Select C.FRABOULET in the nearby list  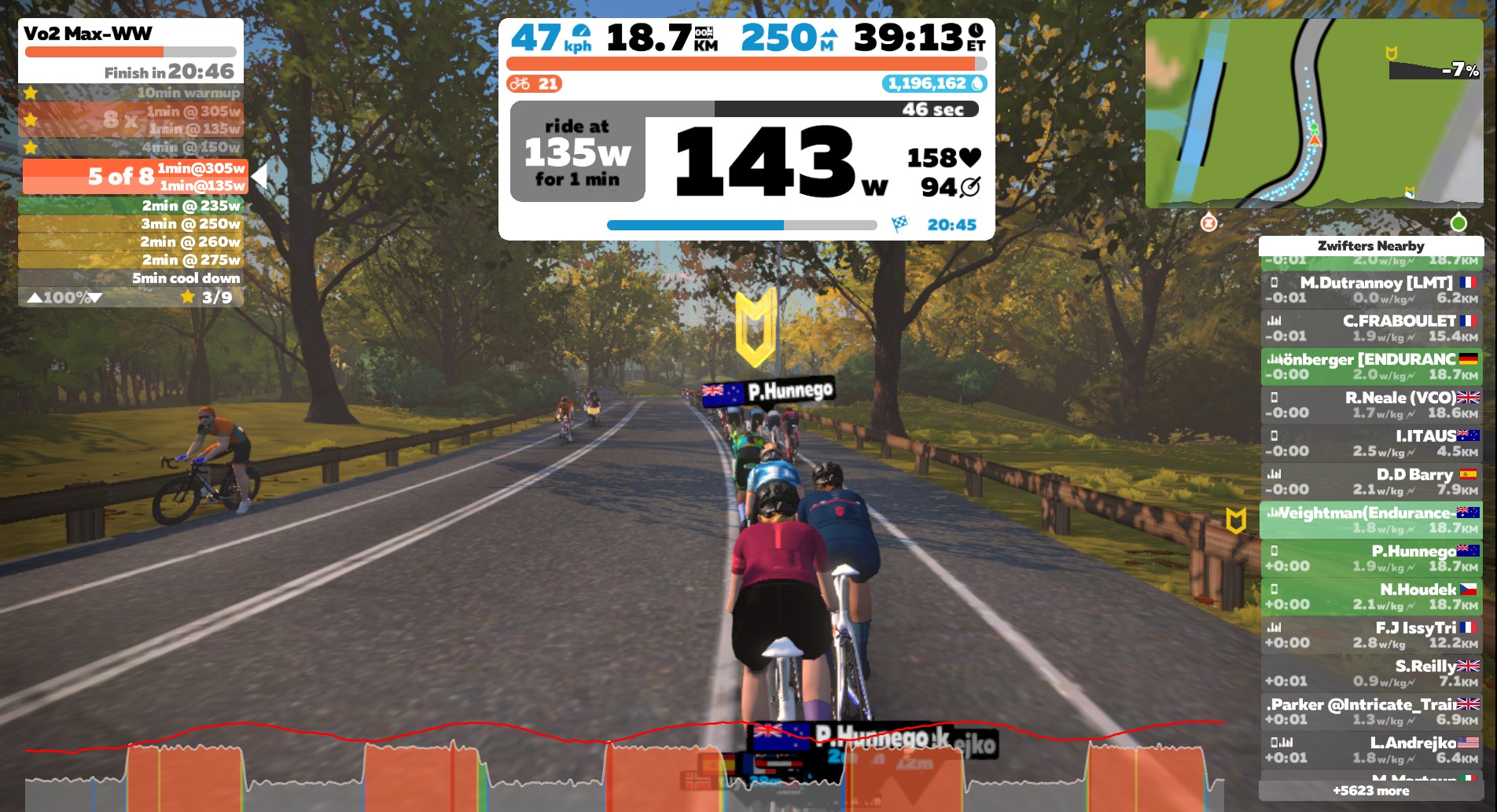tap(1371, 328)
